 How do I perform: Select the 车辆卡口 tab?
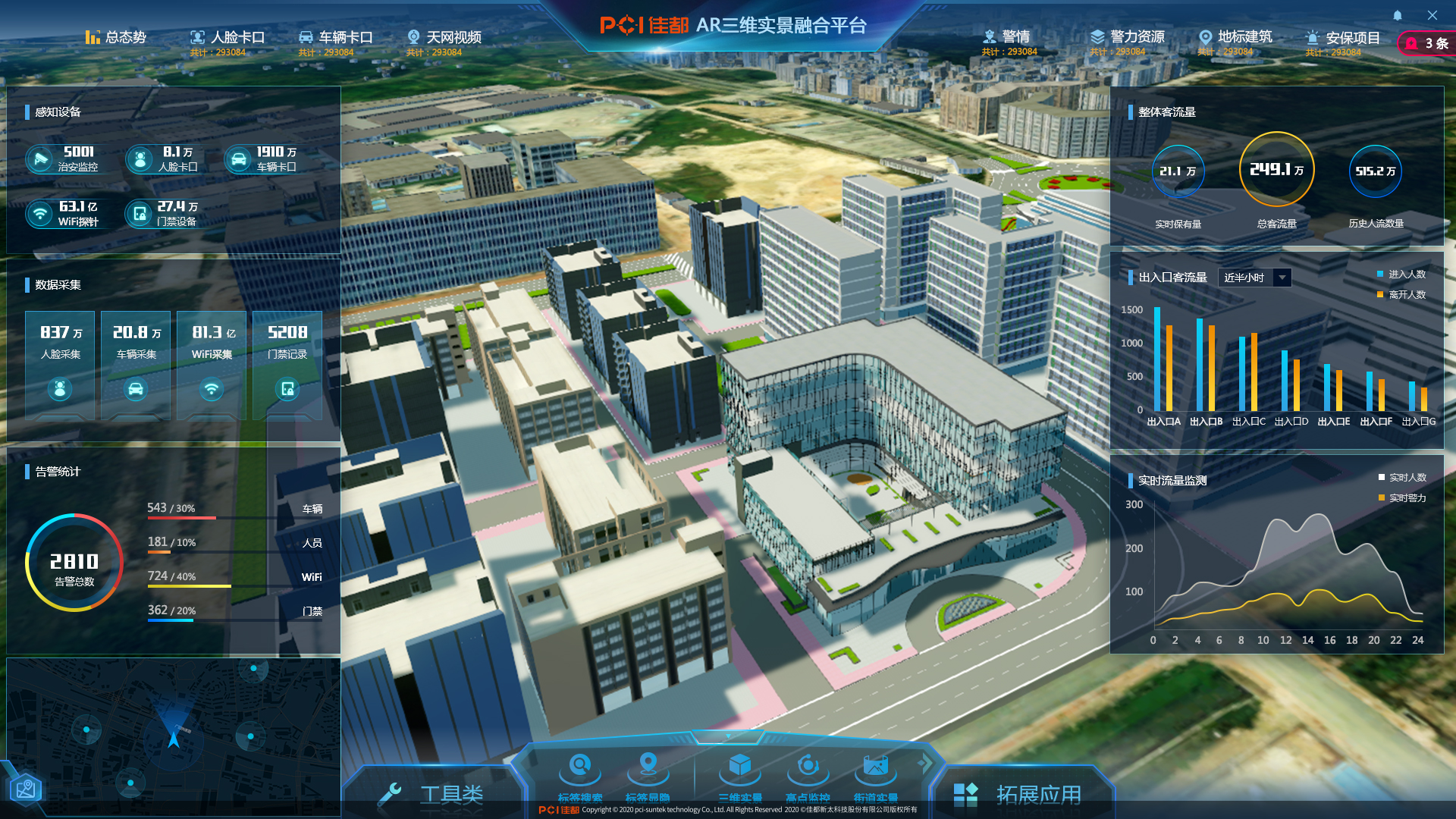[336, 37]
